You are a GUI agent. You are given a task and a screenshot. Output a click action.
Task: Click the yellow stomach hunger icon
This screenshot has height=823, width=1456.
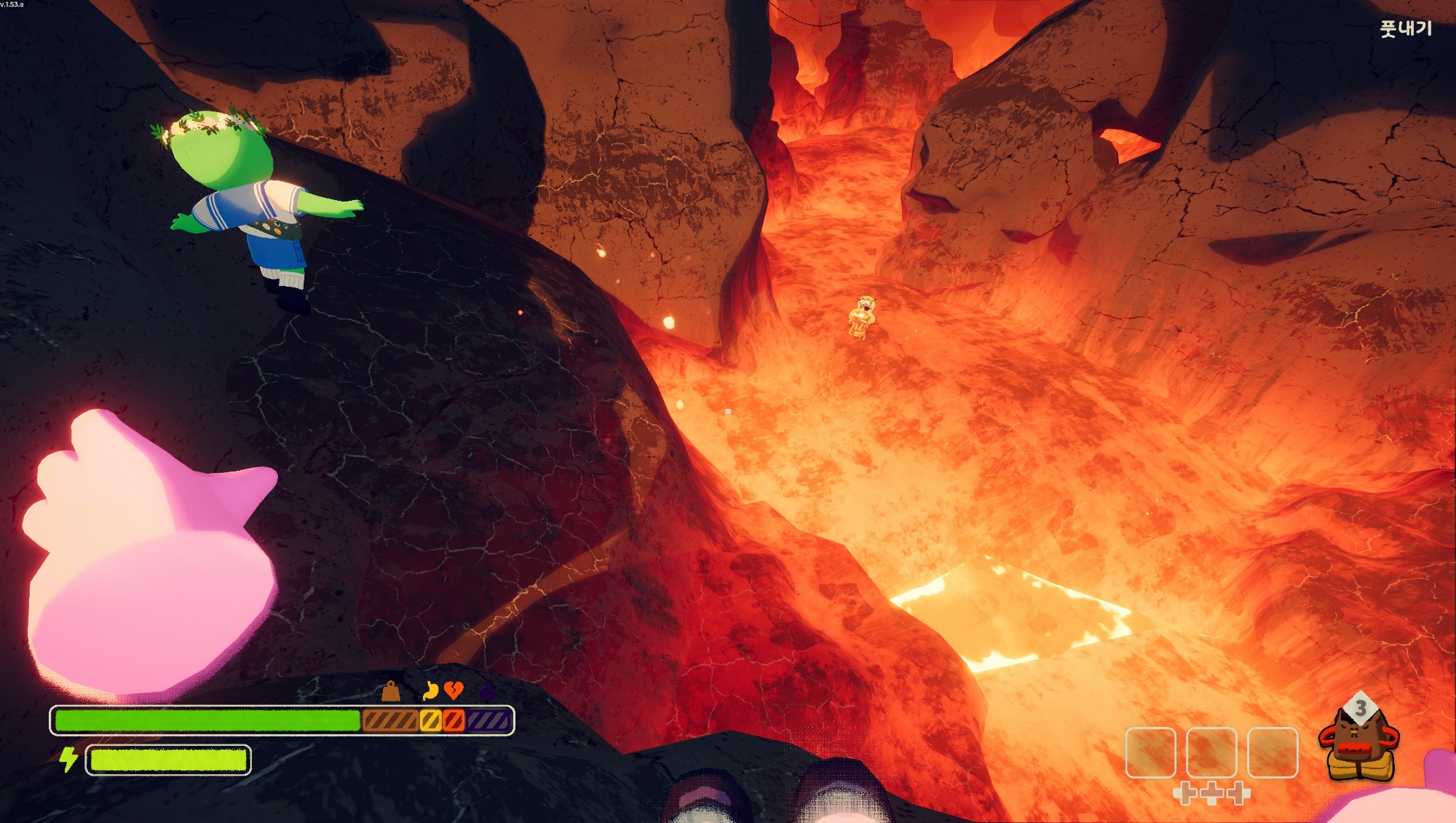[x=430, y=690]
